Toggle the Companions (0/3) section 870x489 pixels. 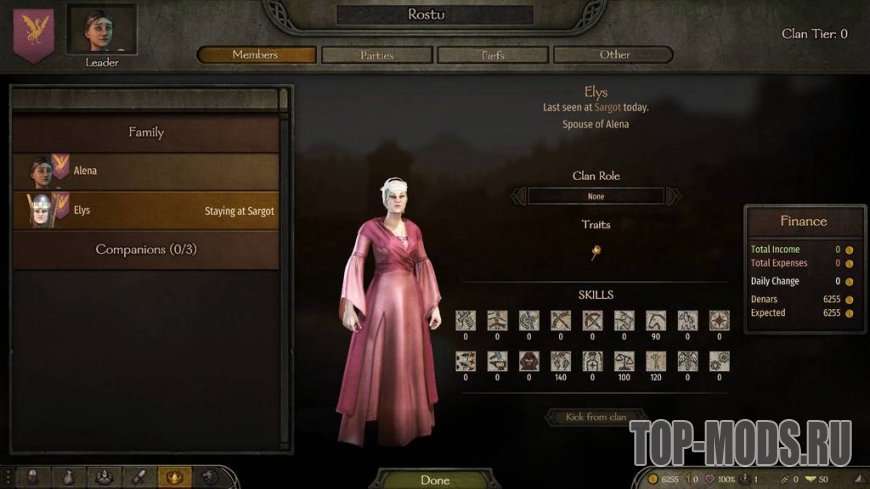tap(146, 249)
